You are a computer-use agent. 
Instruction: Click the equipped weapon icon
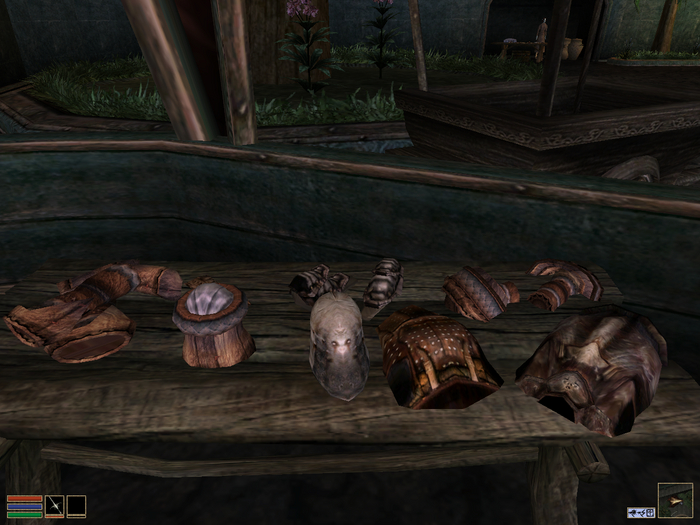coord(55,506)
